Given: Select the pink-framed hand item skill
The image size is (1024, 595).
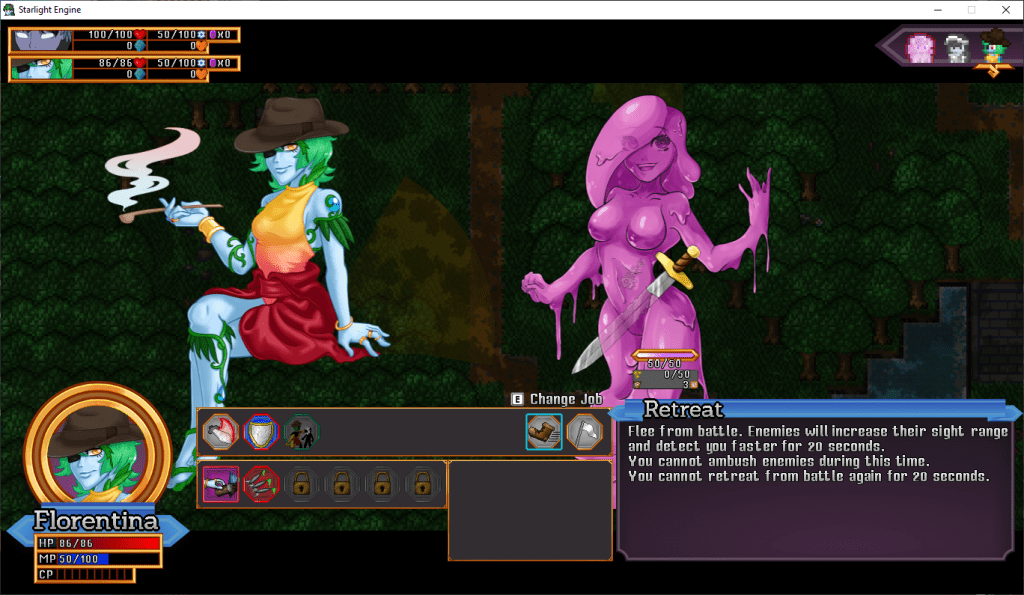Looking at the screenshot, I should [220, 484].
